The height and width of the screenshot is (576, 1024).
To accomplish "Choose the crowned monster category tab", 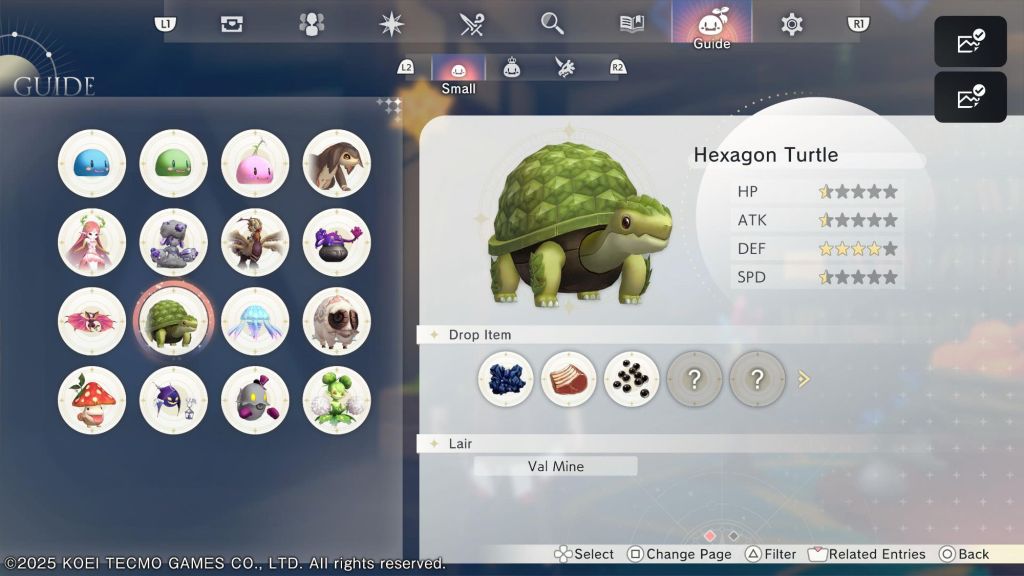I will pos(512,67).
